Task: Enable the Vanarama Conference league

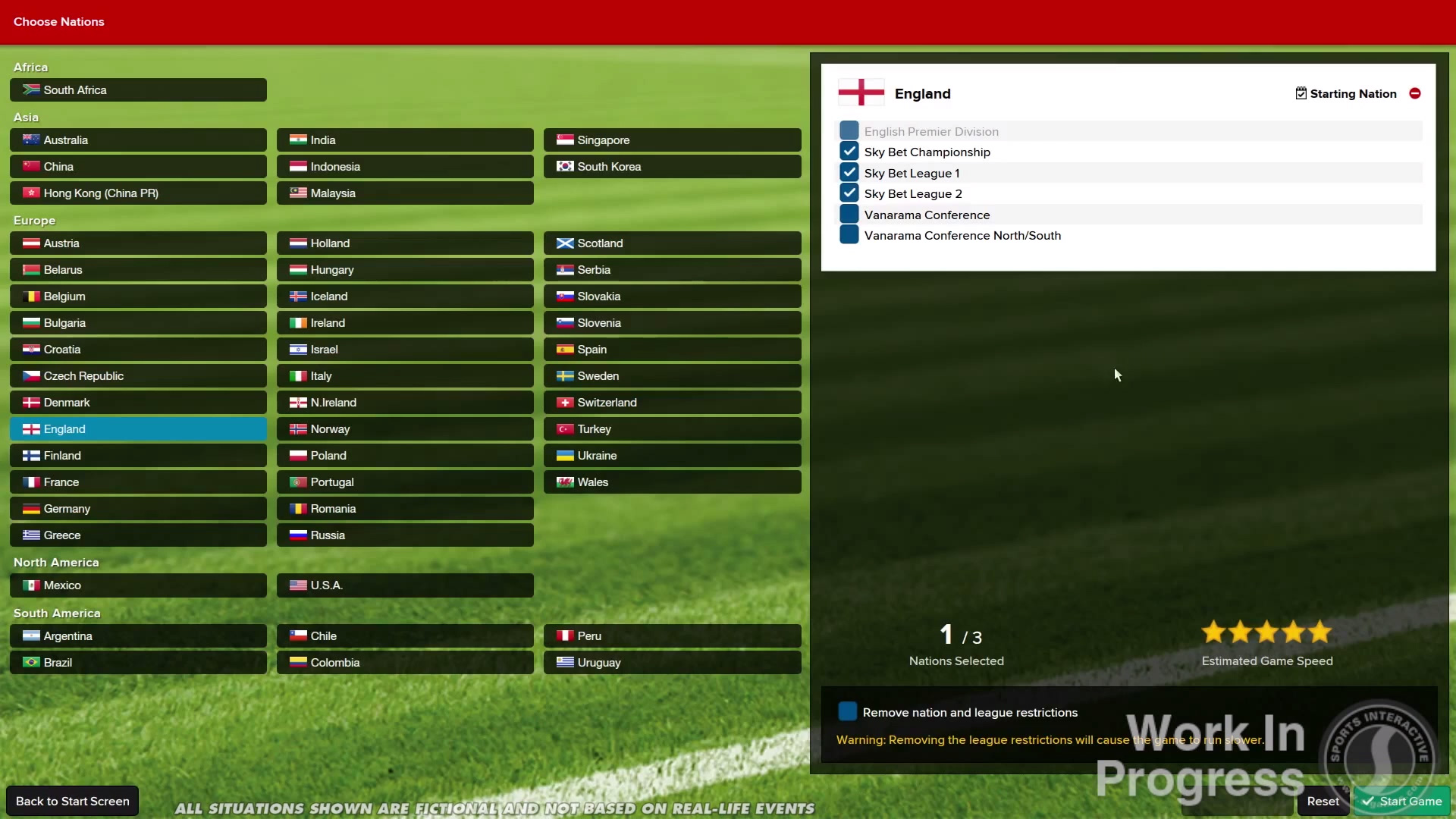Action: coord(849,215)
